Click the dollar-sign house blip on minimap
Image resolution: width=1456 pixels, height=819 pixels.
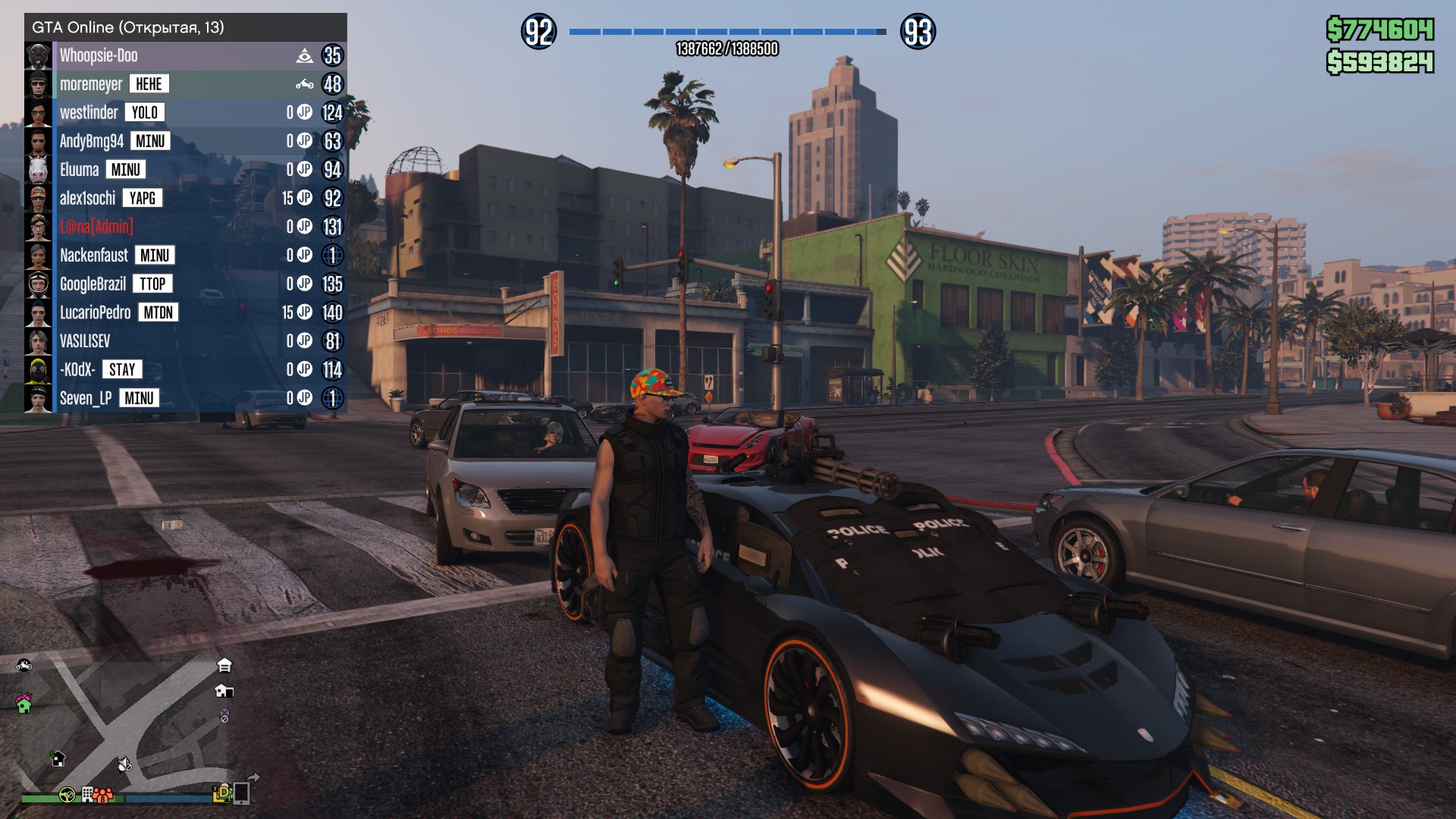(58, 758)
